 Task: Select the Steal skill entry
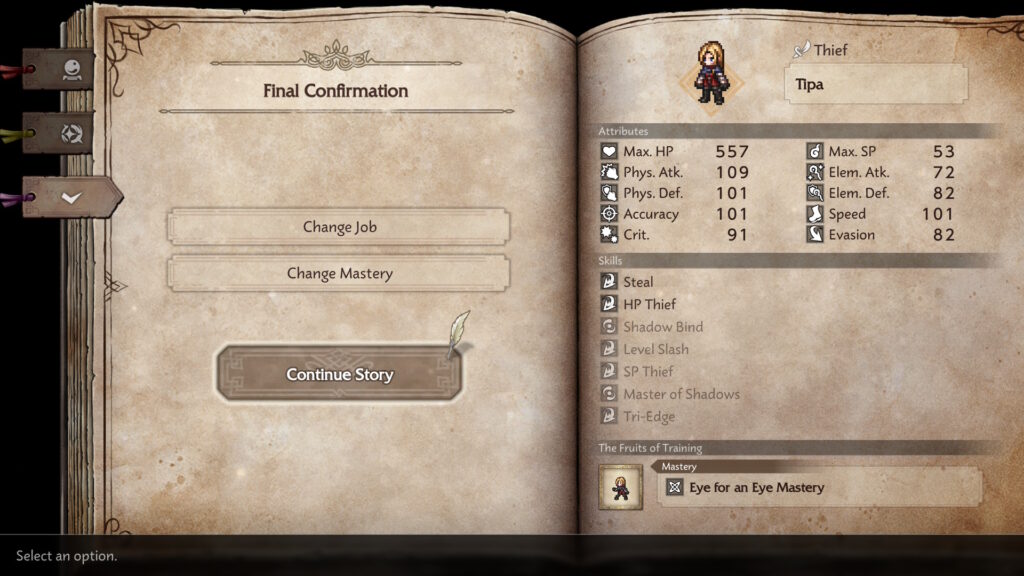pos(638,282)
